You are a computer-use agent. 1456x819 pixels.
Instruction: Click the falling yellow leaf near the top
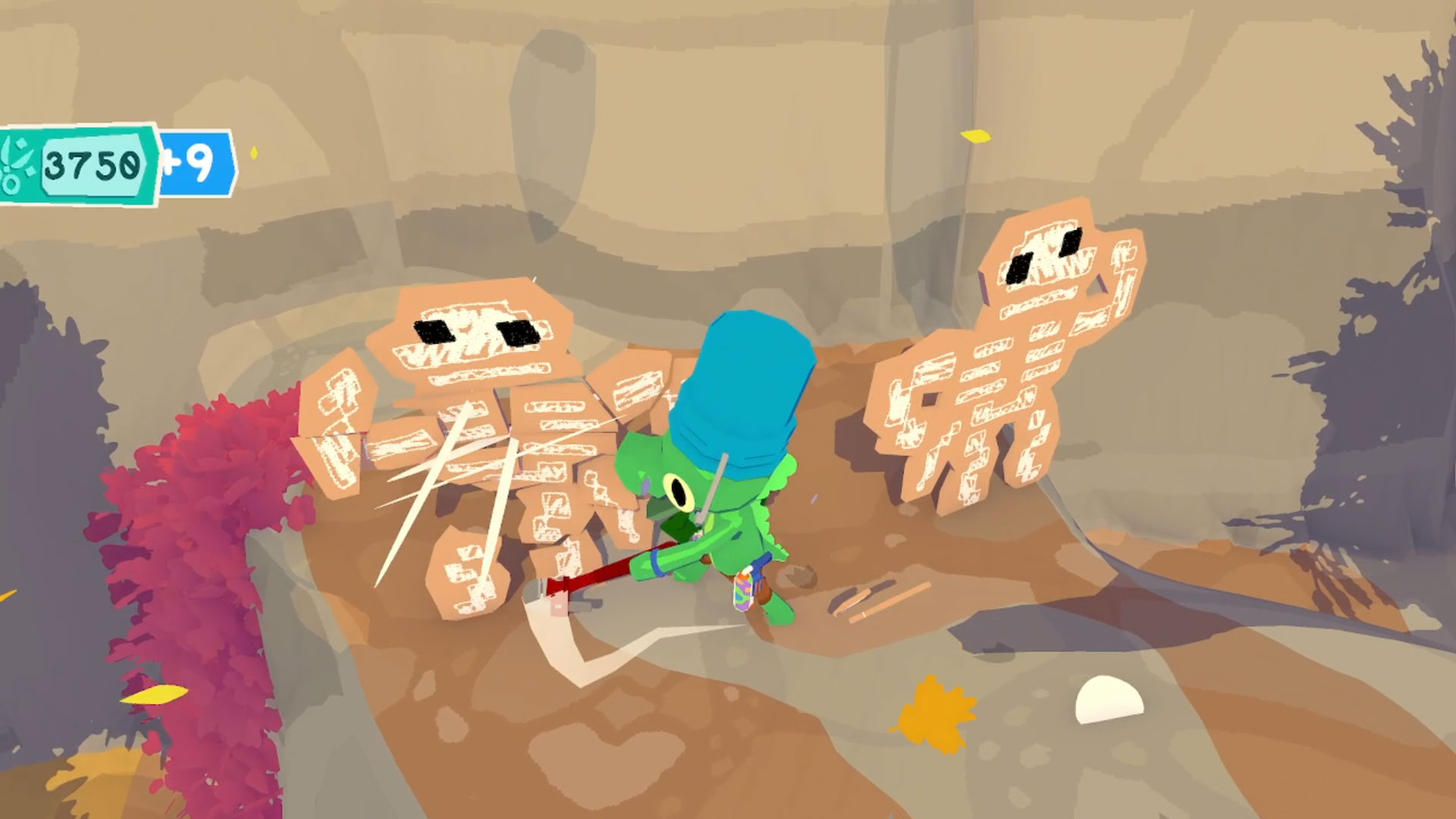pos(977,136)
